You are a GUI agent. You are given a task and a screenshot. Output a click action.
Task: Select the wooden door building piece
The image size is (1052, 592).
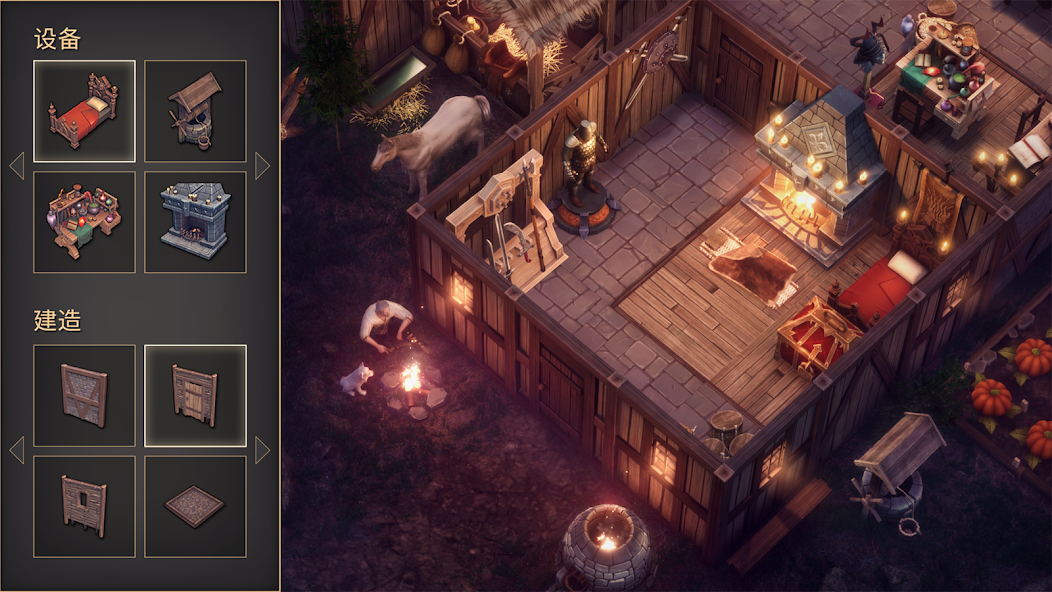coord(195,395)
